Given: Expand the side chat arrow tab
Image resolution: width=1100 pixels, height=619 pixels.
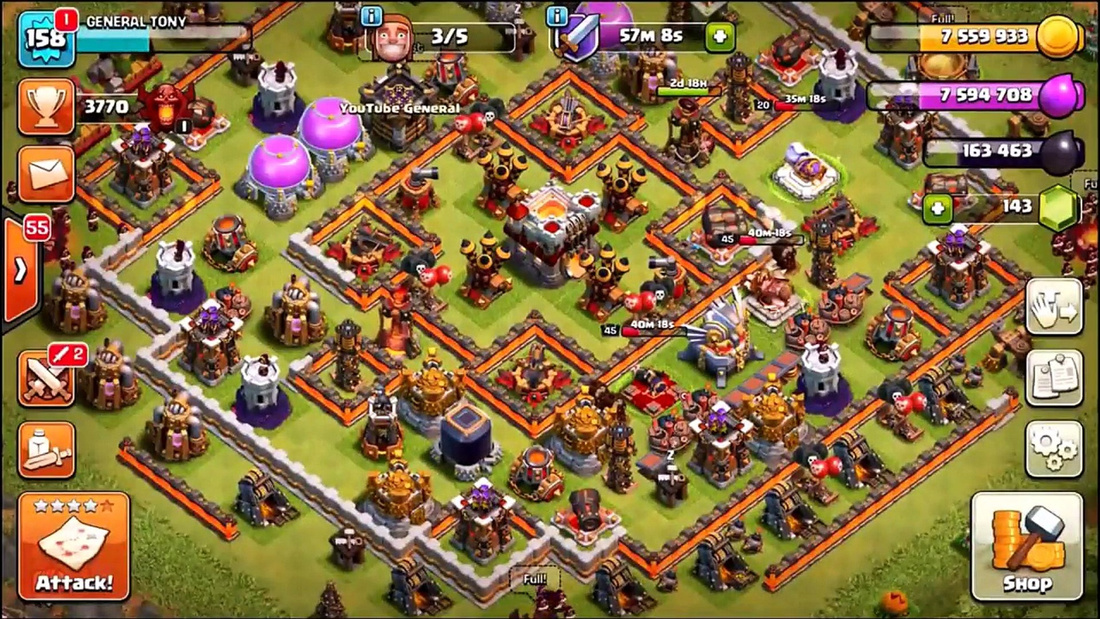Looking at the screenshot, I should point(20,270).
